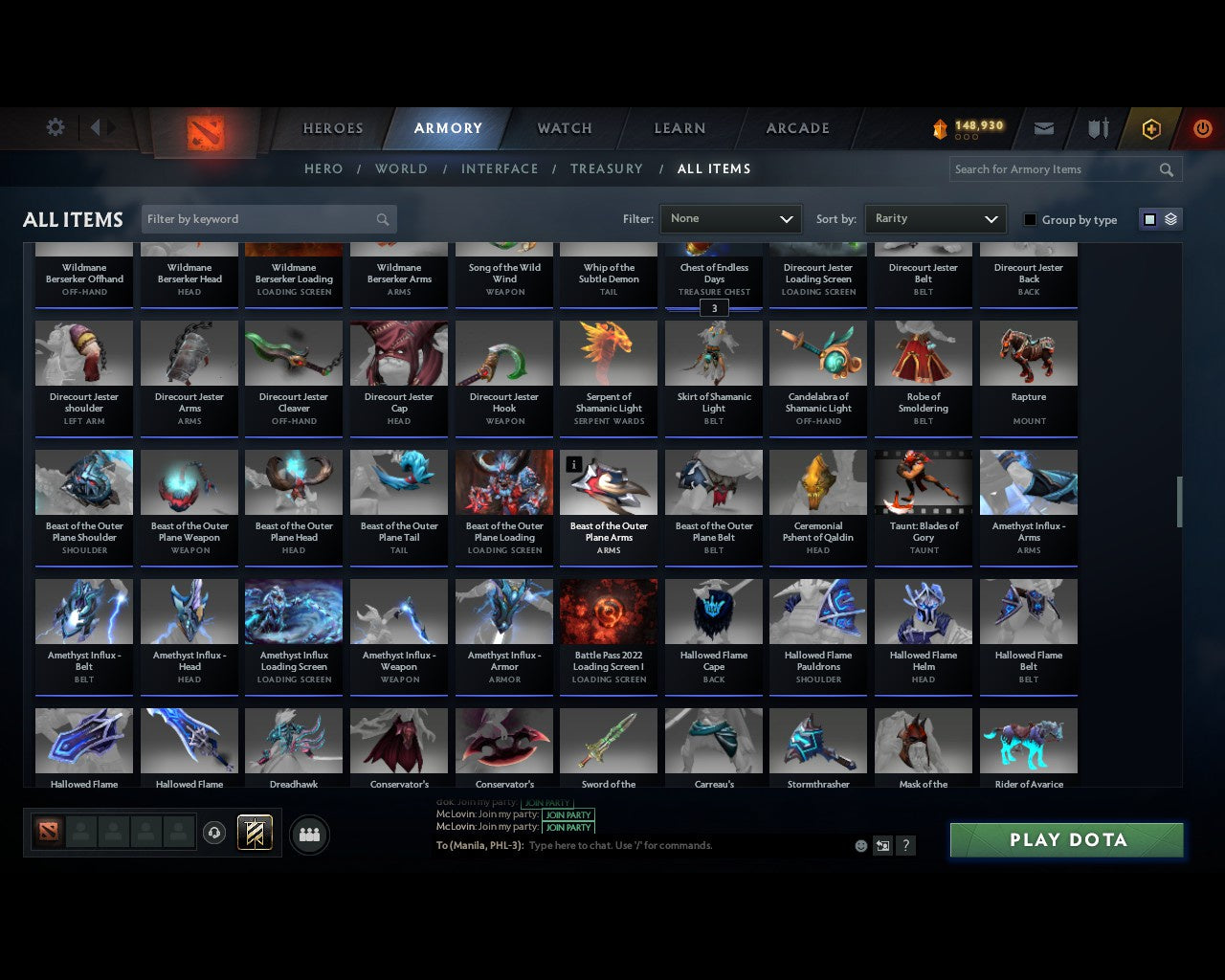Click the power button icon

1203,127
